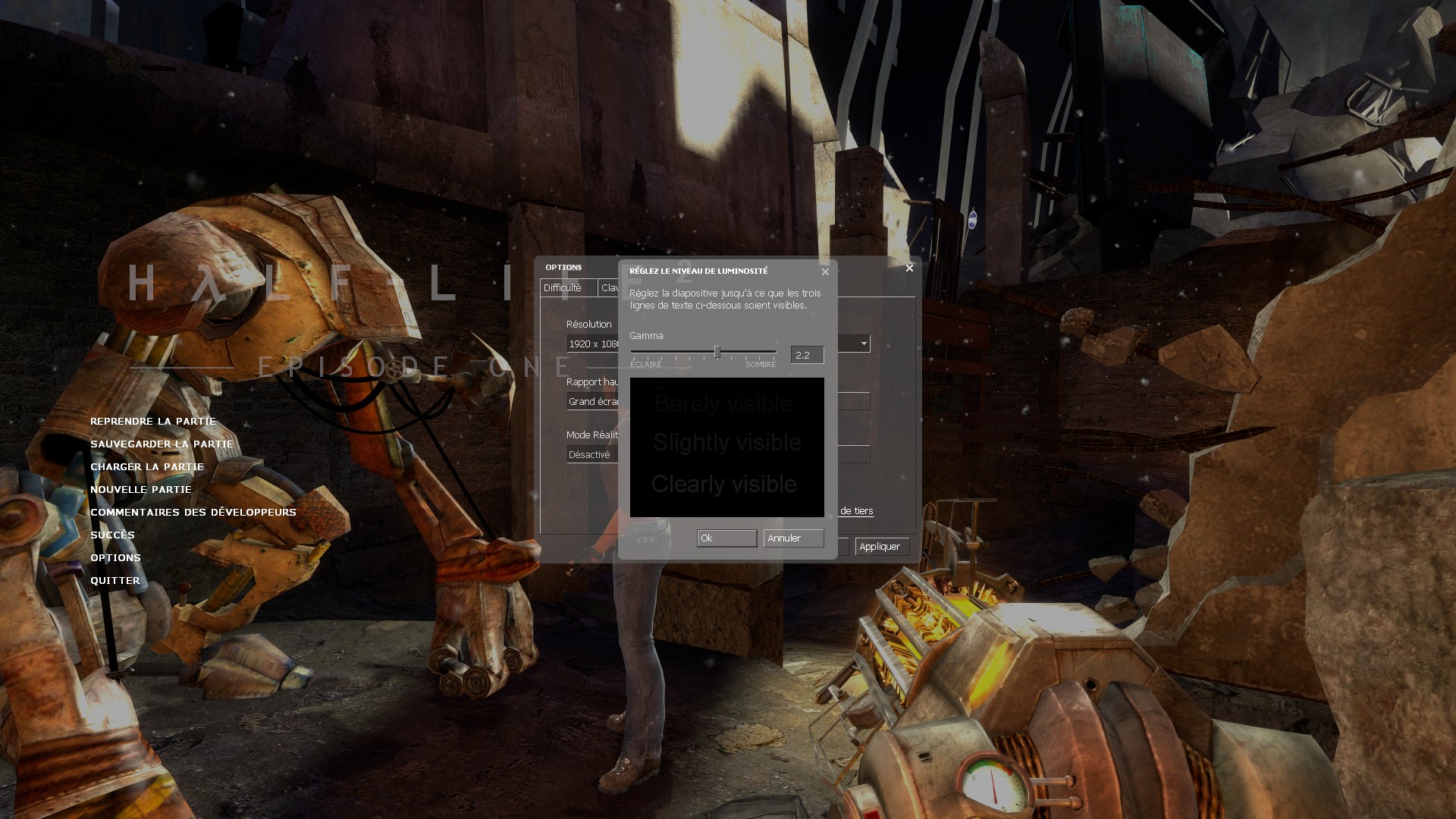The height and width of the screenshot is (819, 1456).
Task: Click the Appliquer button
Action: click(881, 547)
